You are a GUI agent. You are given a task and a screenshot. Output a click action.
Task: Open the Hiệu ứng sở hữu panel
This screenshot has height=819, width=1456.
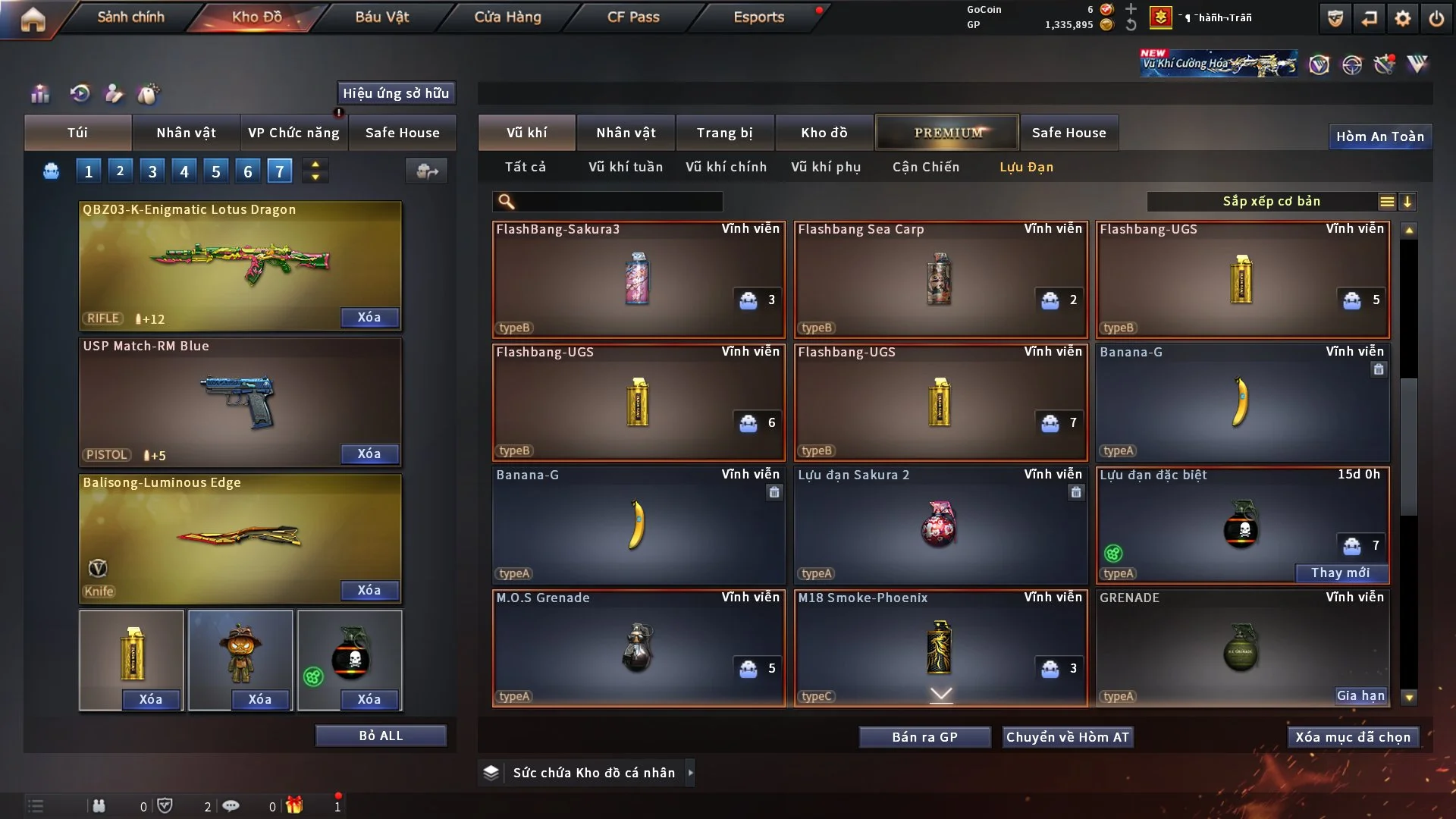(396, 93)
